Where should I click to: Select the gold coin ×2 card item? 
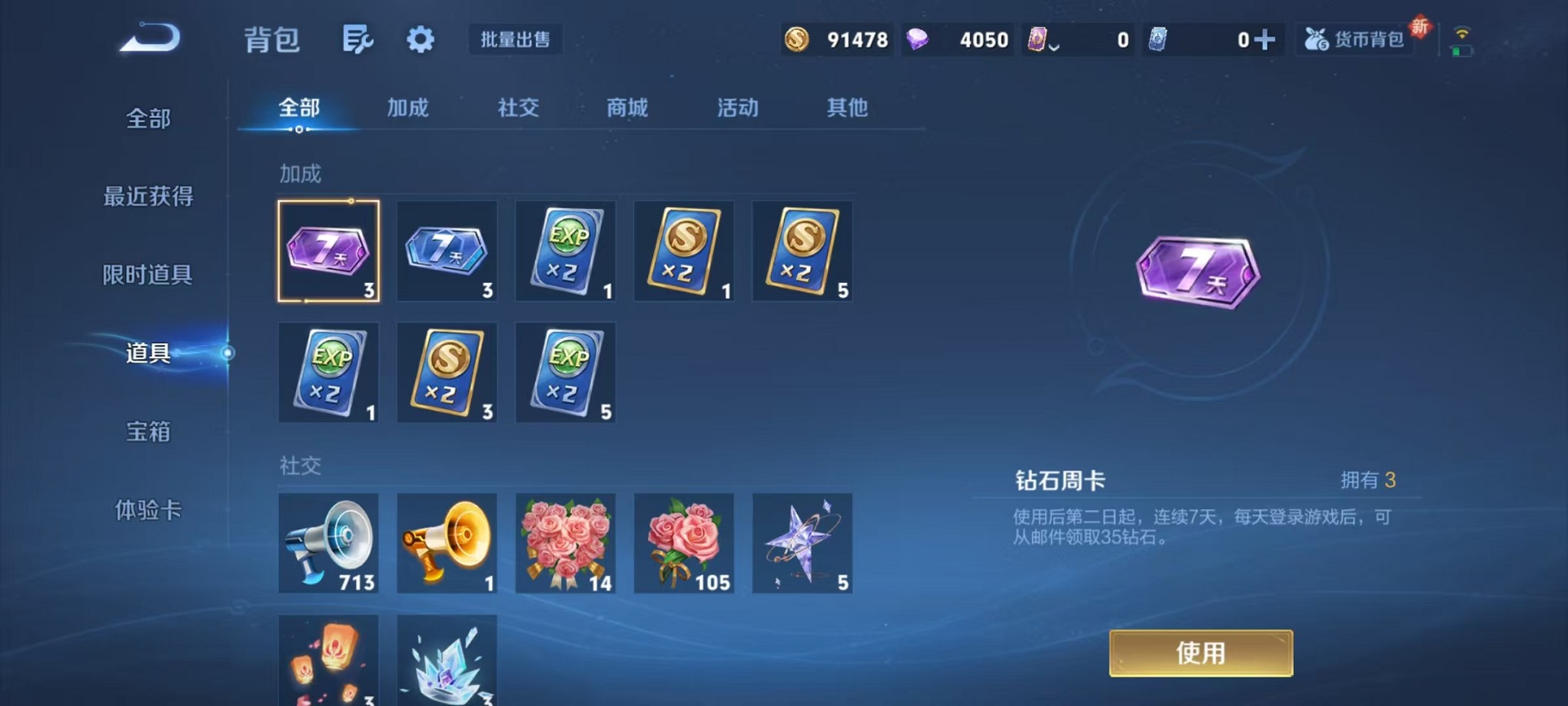pos(683,251)
